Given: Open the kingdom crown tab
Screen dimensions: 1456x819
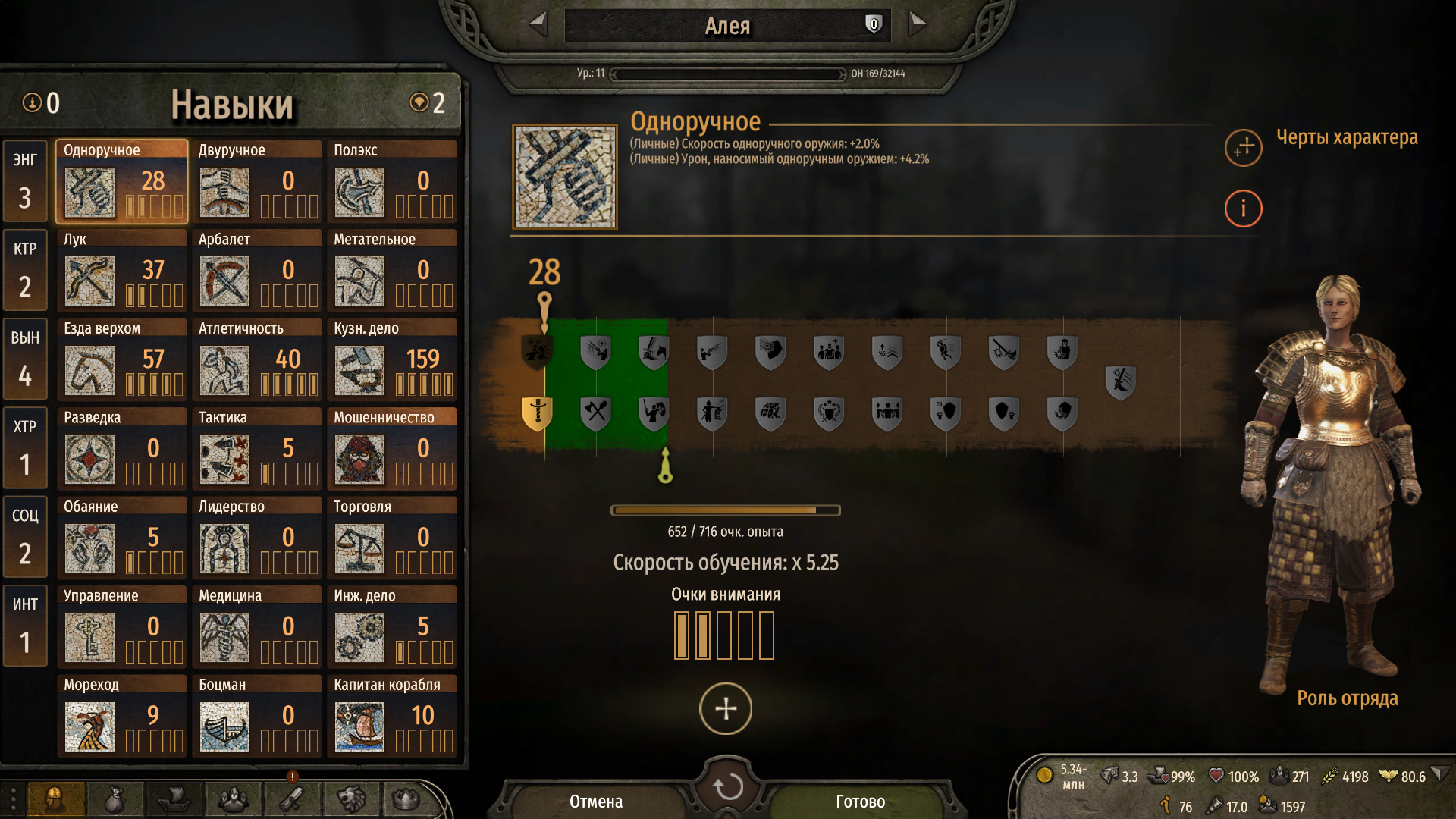Looking at the screenshot, I should [x=406, y=799].
